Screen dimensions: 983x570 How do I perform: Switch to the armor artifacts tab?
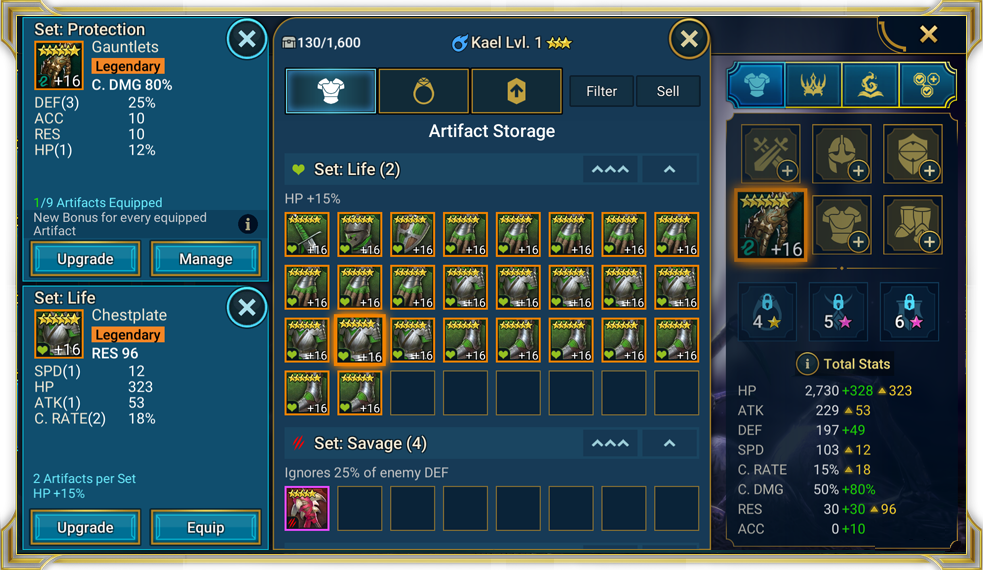tap(331, 91)
